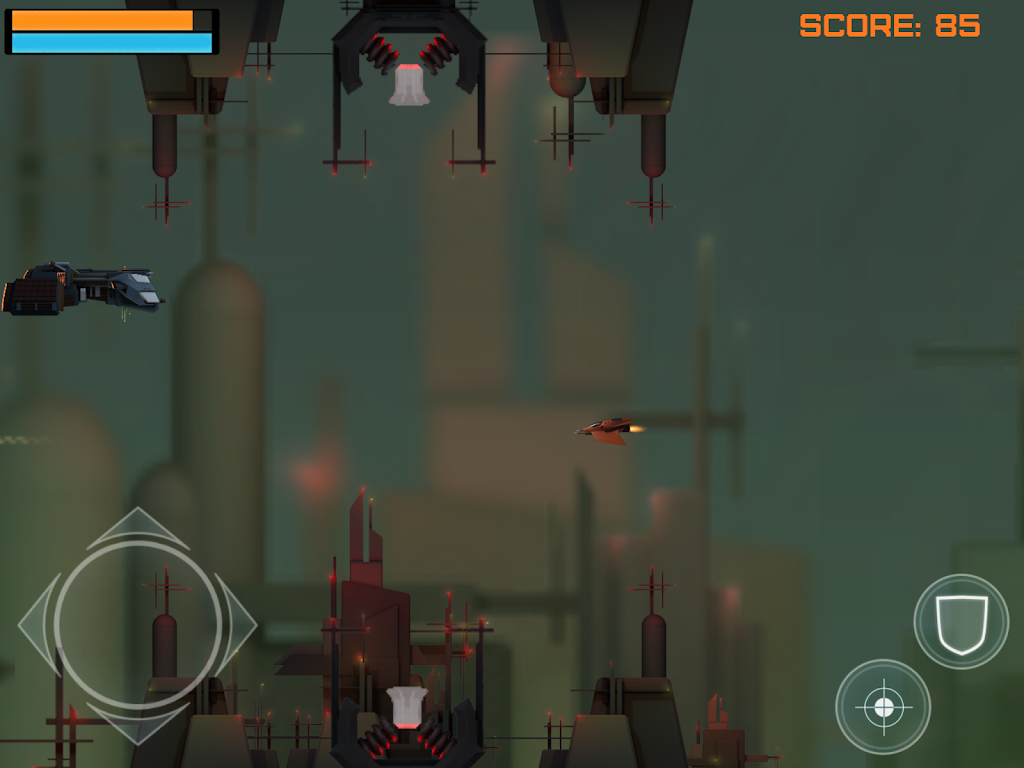
Task: Tap the virtual joystick's up arrow
Action: coord(138,527)
